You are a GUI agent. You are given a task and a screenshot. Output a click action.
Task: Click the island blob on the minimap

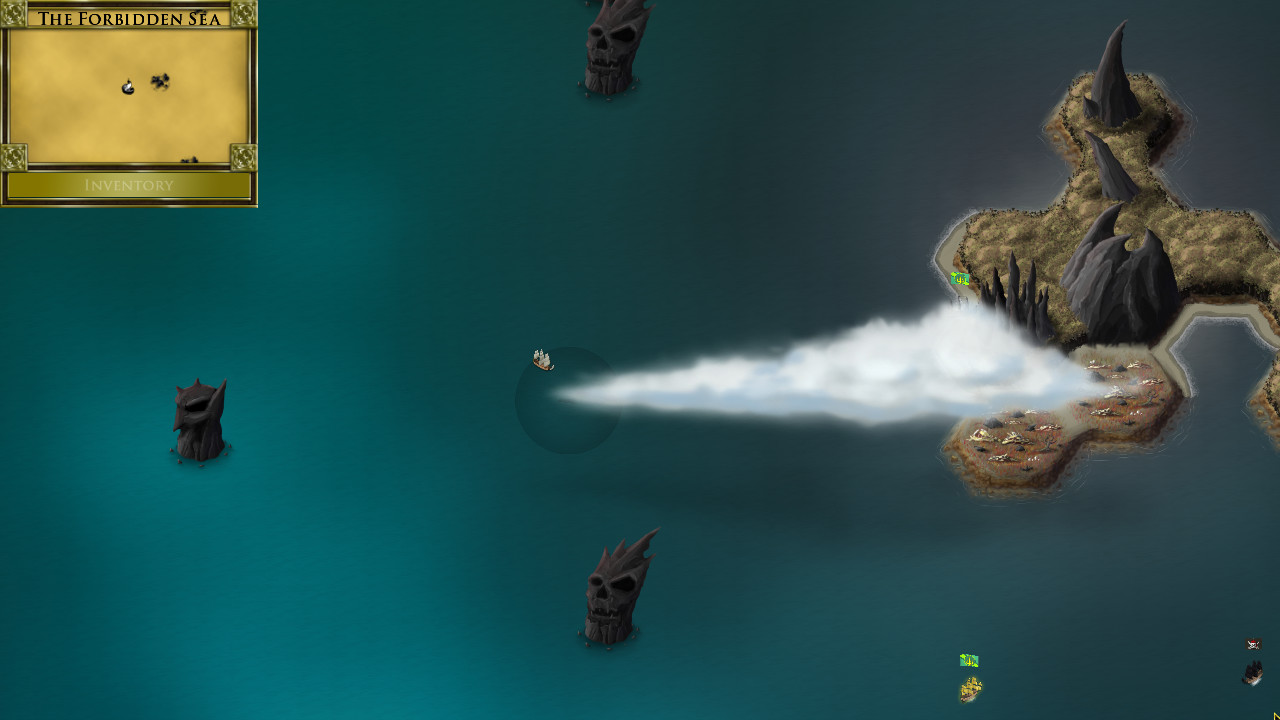[160, 80]
